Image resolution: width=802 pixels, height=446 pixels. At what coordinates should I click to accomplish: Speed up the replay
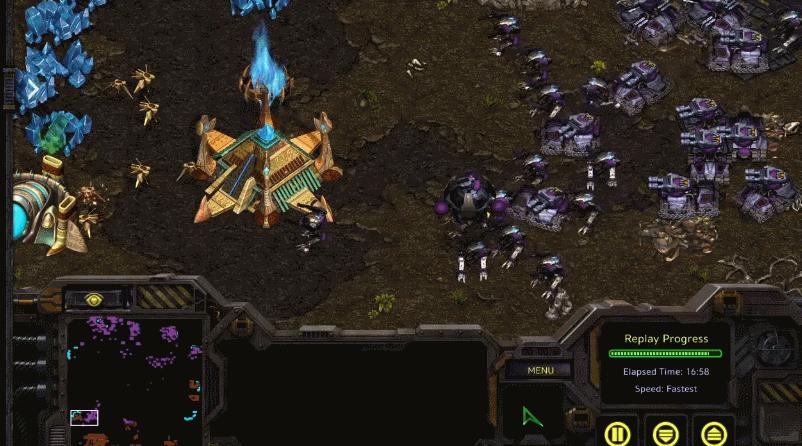pos(713,434)
